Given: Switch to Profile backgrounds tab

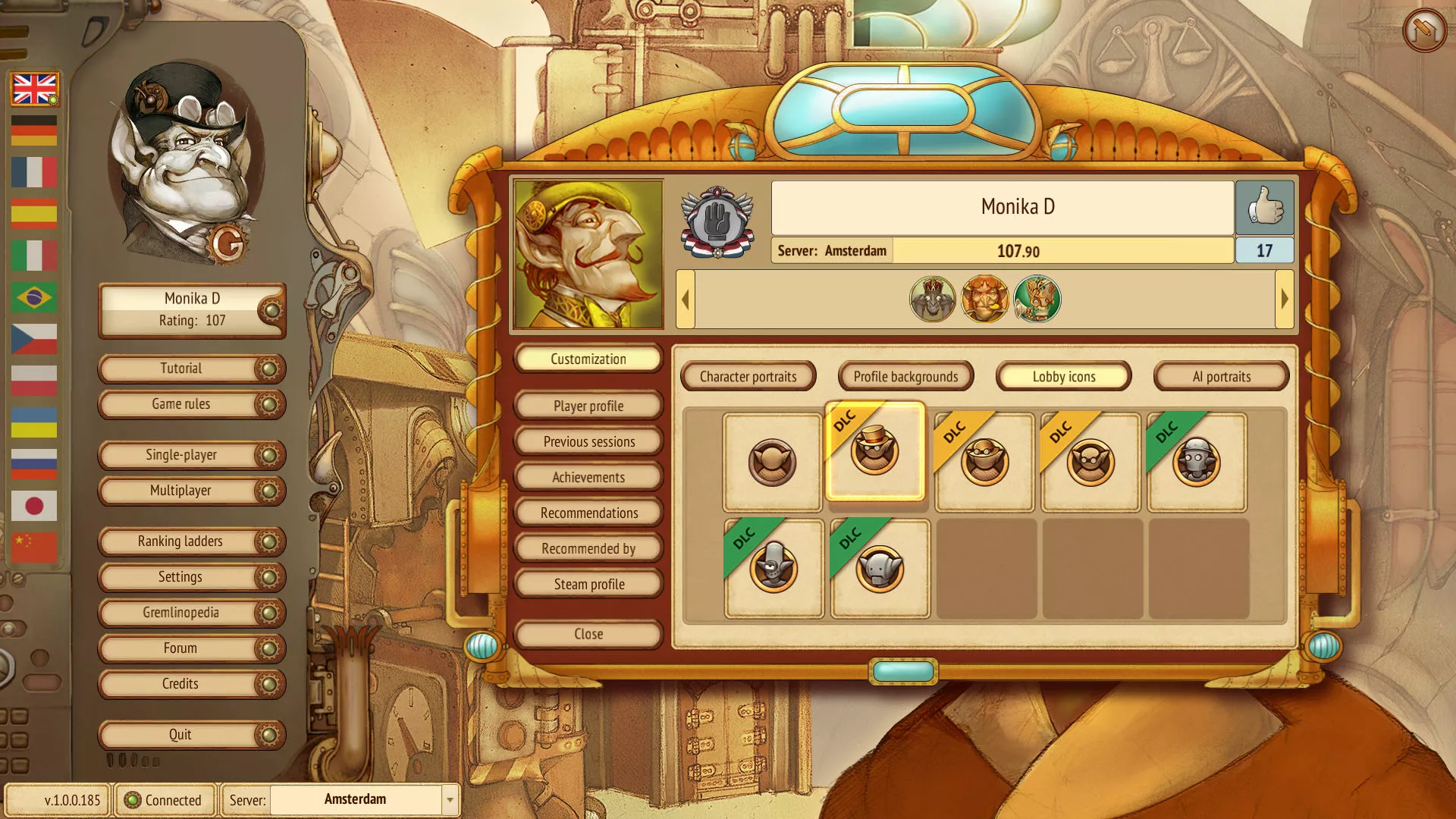Looking at the screenshot, I should pyautogui.click(x=905, y=377).
